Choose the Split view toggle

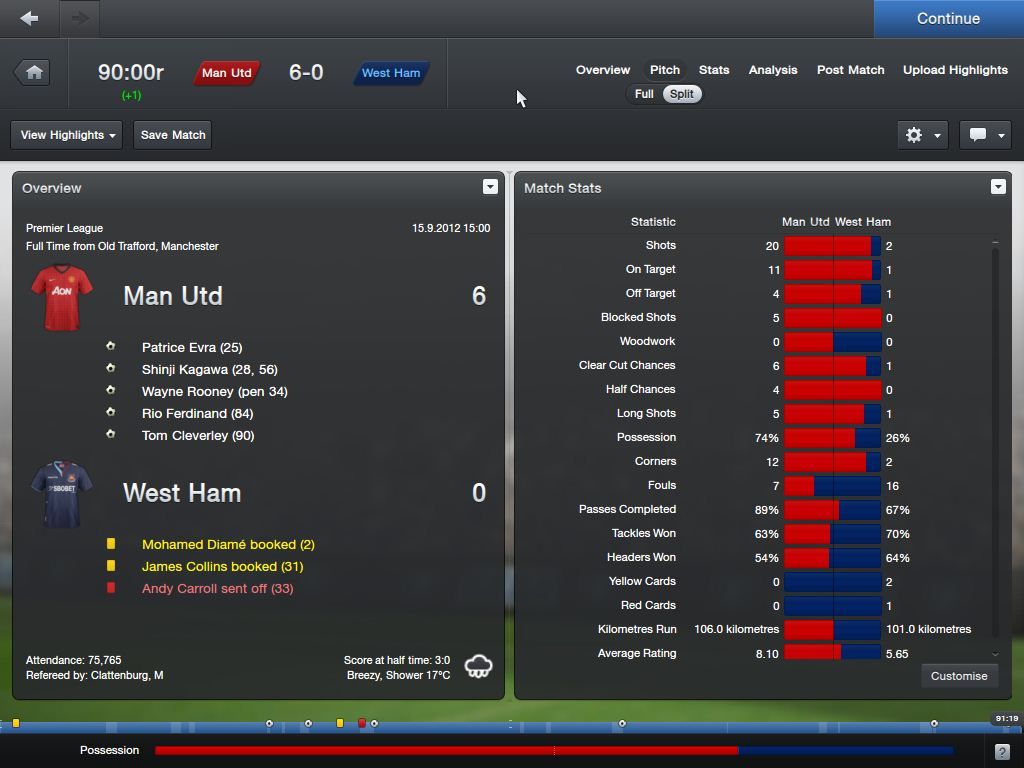682,94
